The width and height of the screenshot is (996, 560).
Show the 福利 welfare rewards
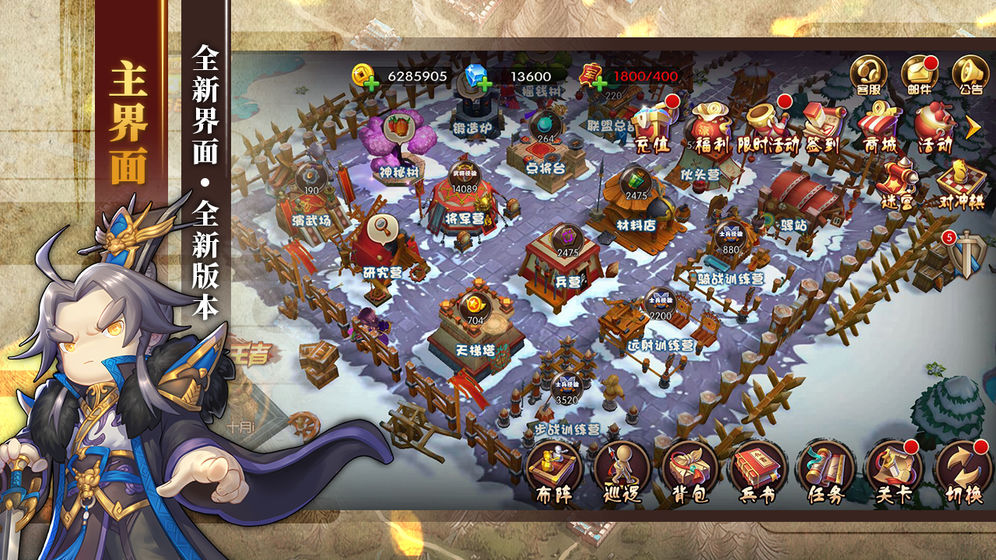712,123
